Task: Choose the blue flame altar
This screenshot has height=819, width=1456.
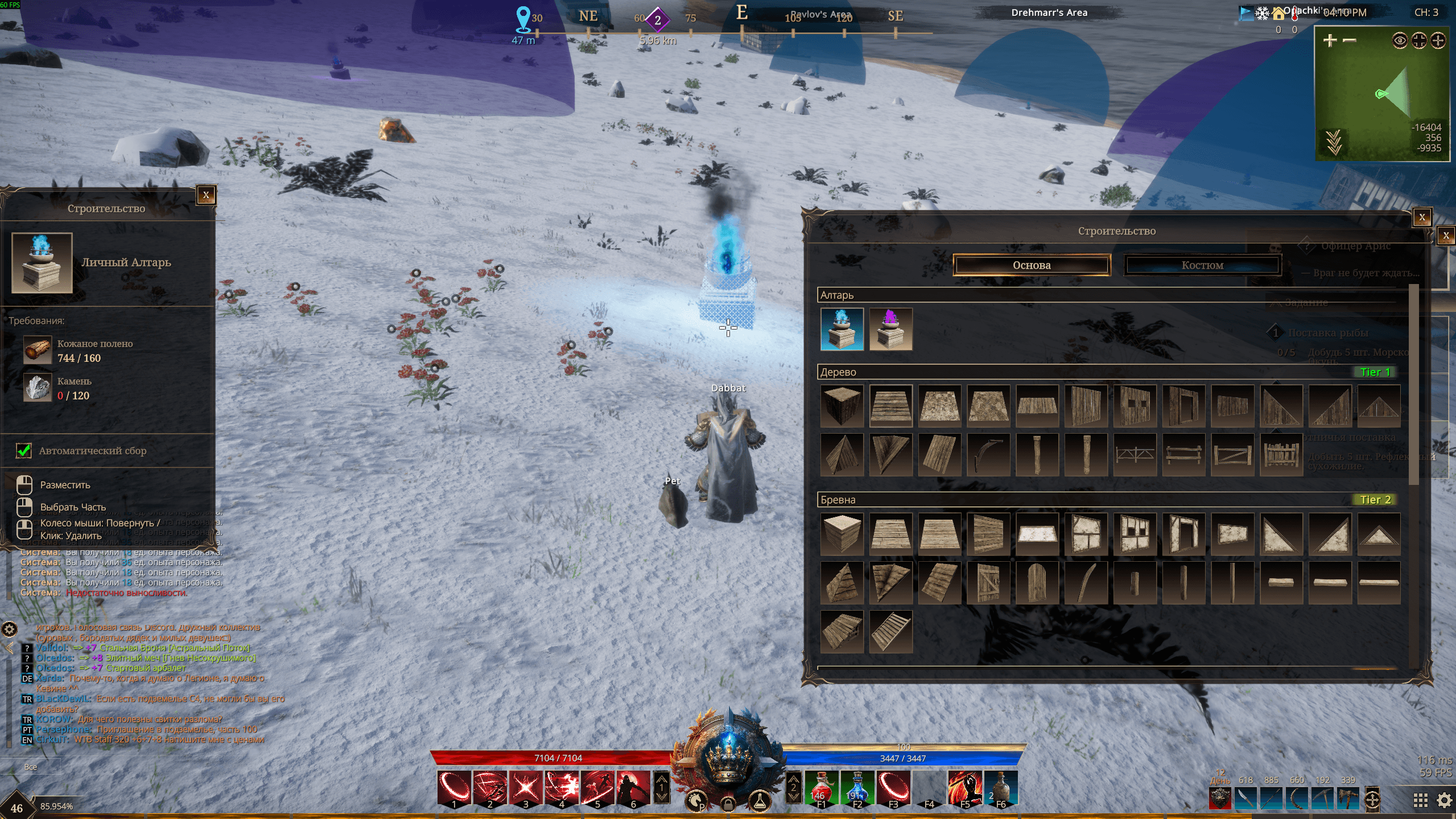Action: coord(842,329)
